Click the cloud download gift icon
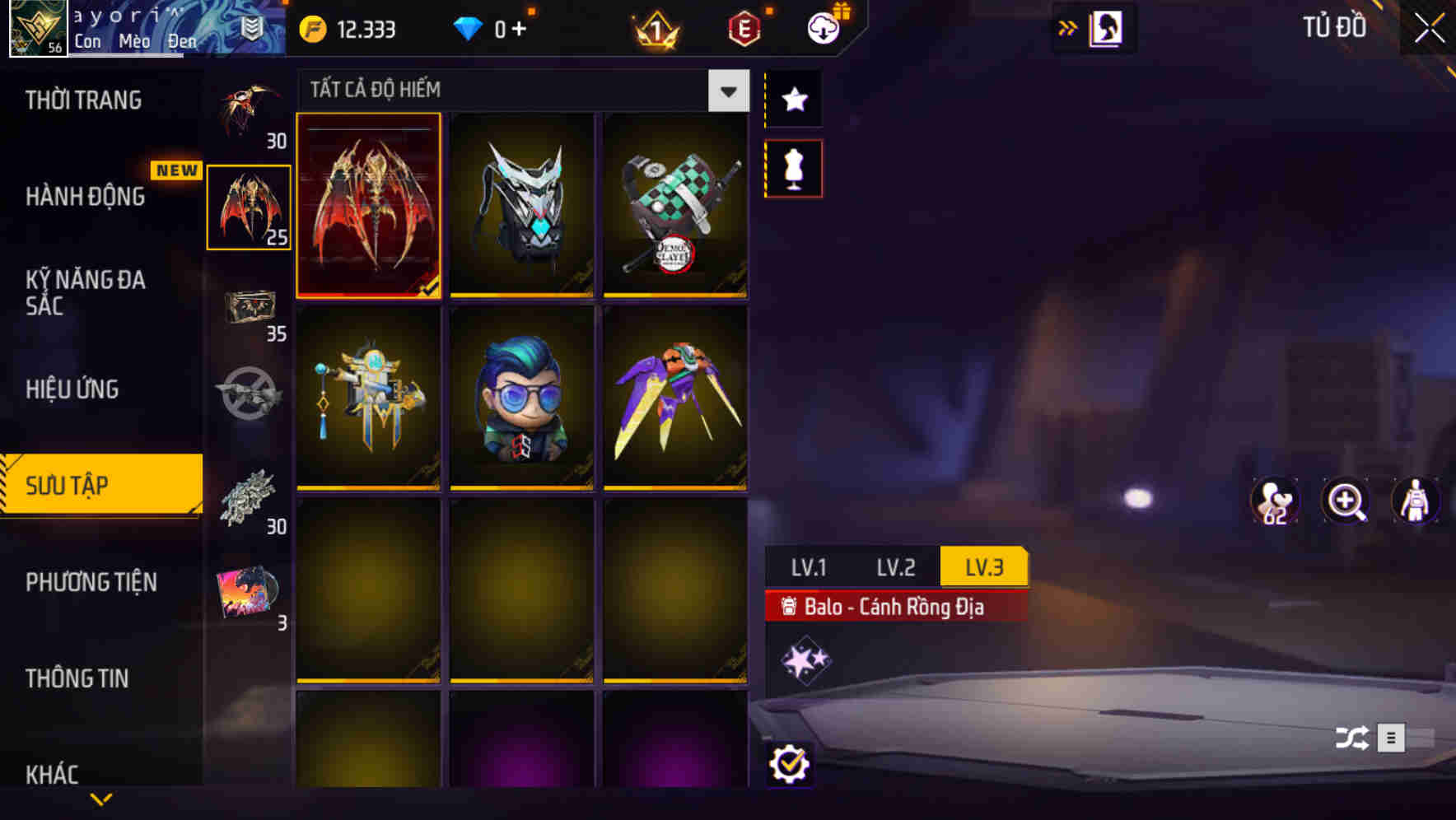 [x=823, y=27]
